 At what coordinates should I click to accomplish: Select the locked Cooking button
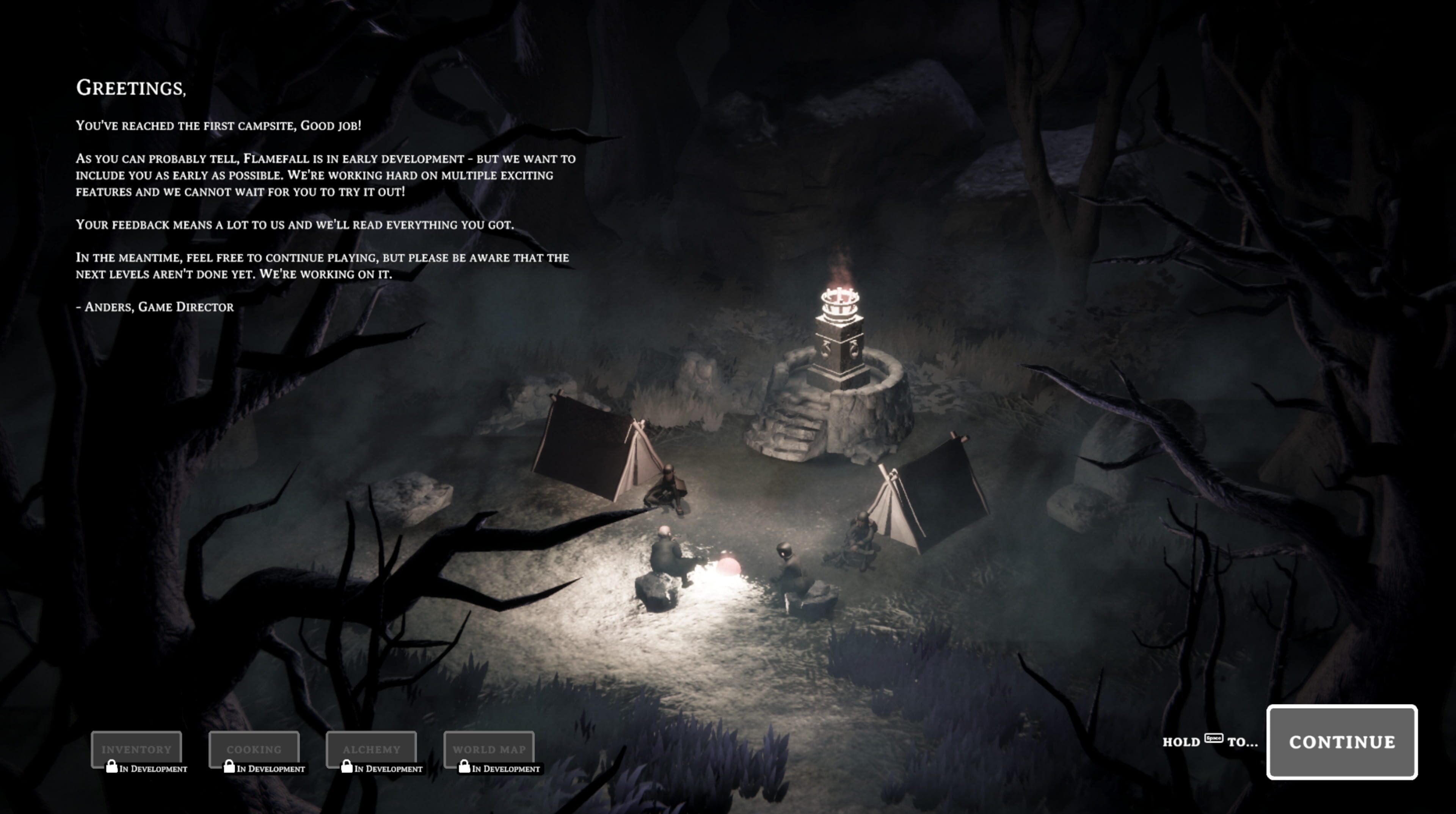254,749
